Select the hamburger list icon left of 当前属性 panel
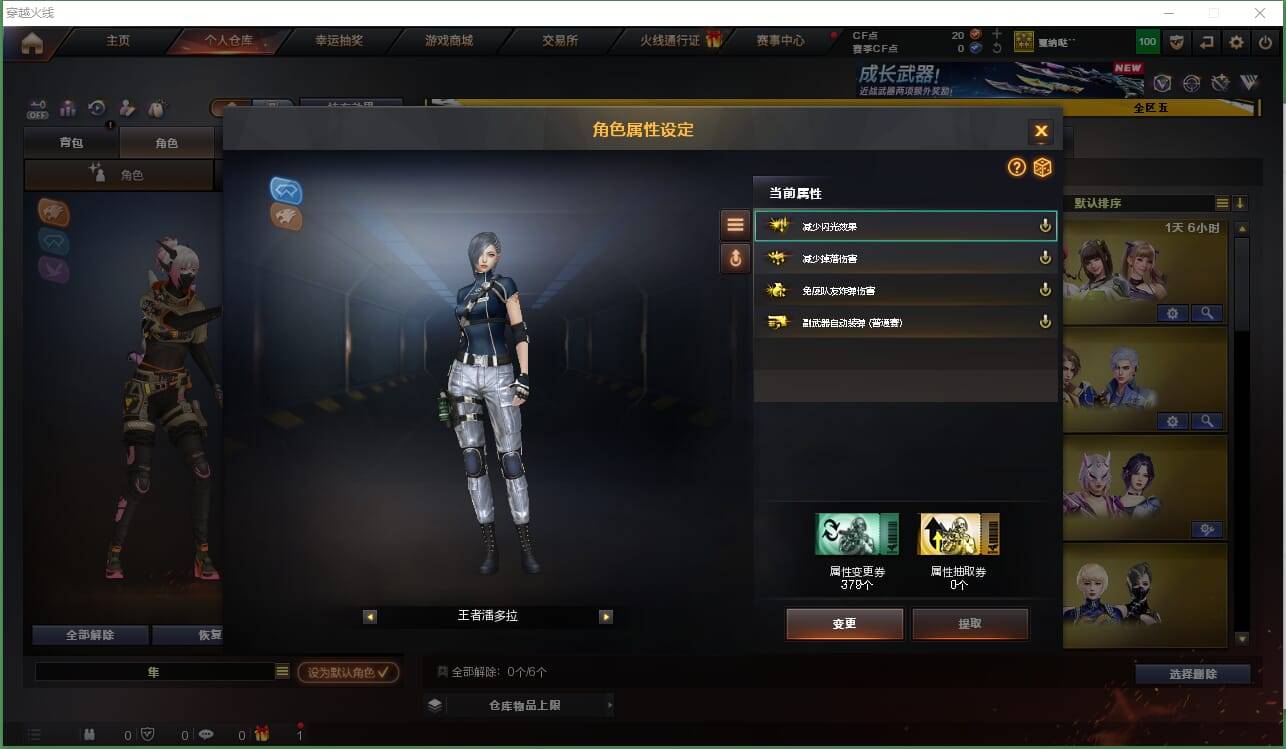The width and height of the screenshot is (1286, 749). pyautogui.click(x=735, y=224)
